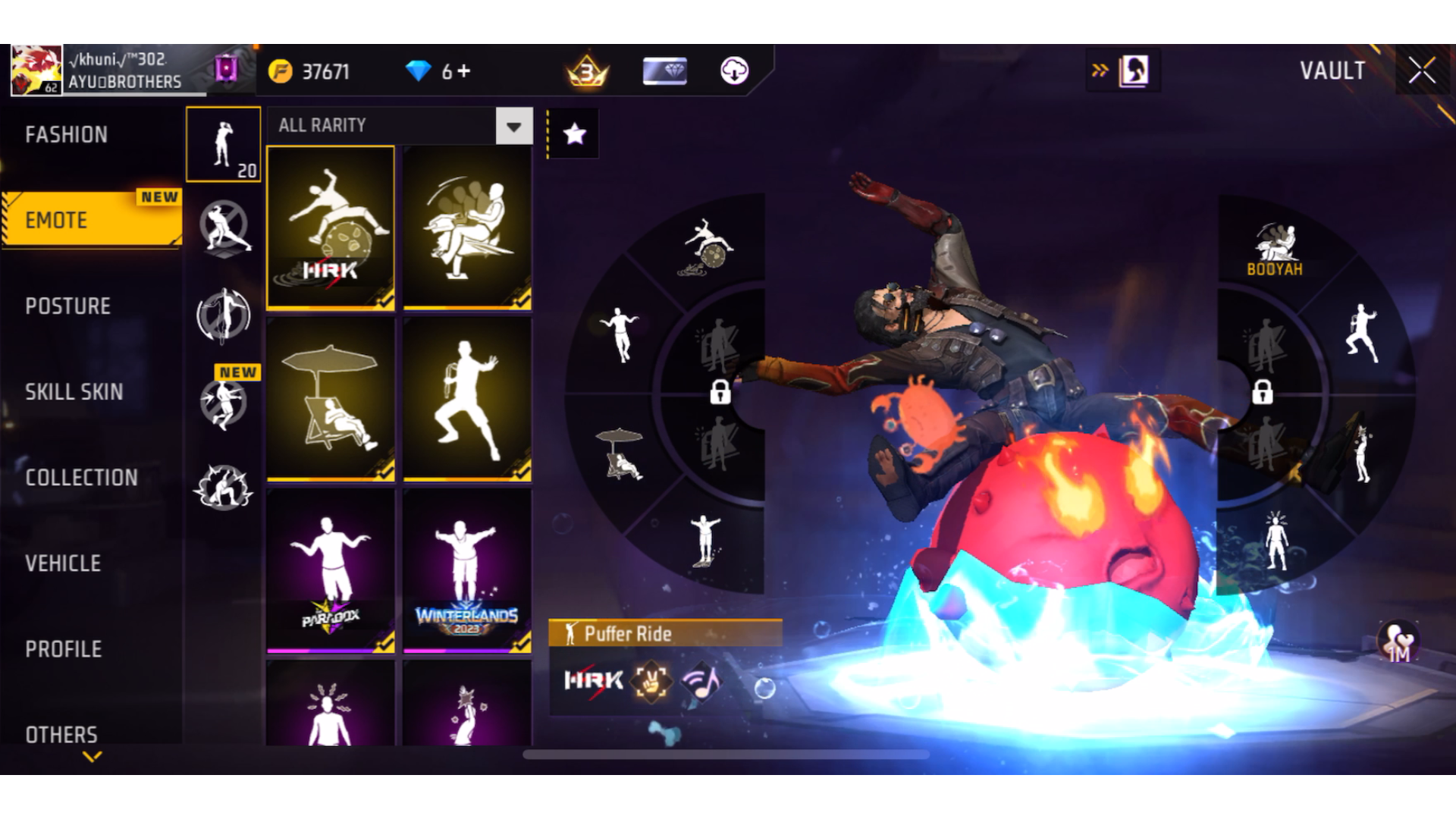Select the emote category icon with NEW badge
Viewport: 1456px width, 819px height.
(x=224, y=402)
